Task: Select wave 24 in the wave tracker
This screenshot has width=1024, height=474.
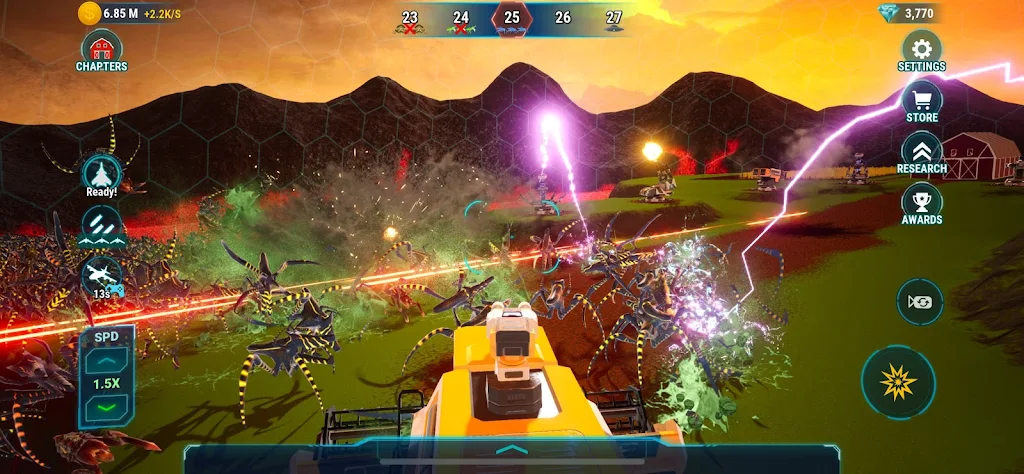Action: click(461, 20)
